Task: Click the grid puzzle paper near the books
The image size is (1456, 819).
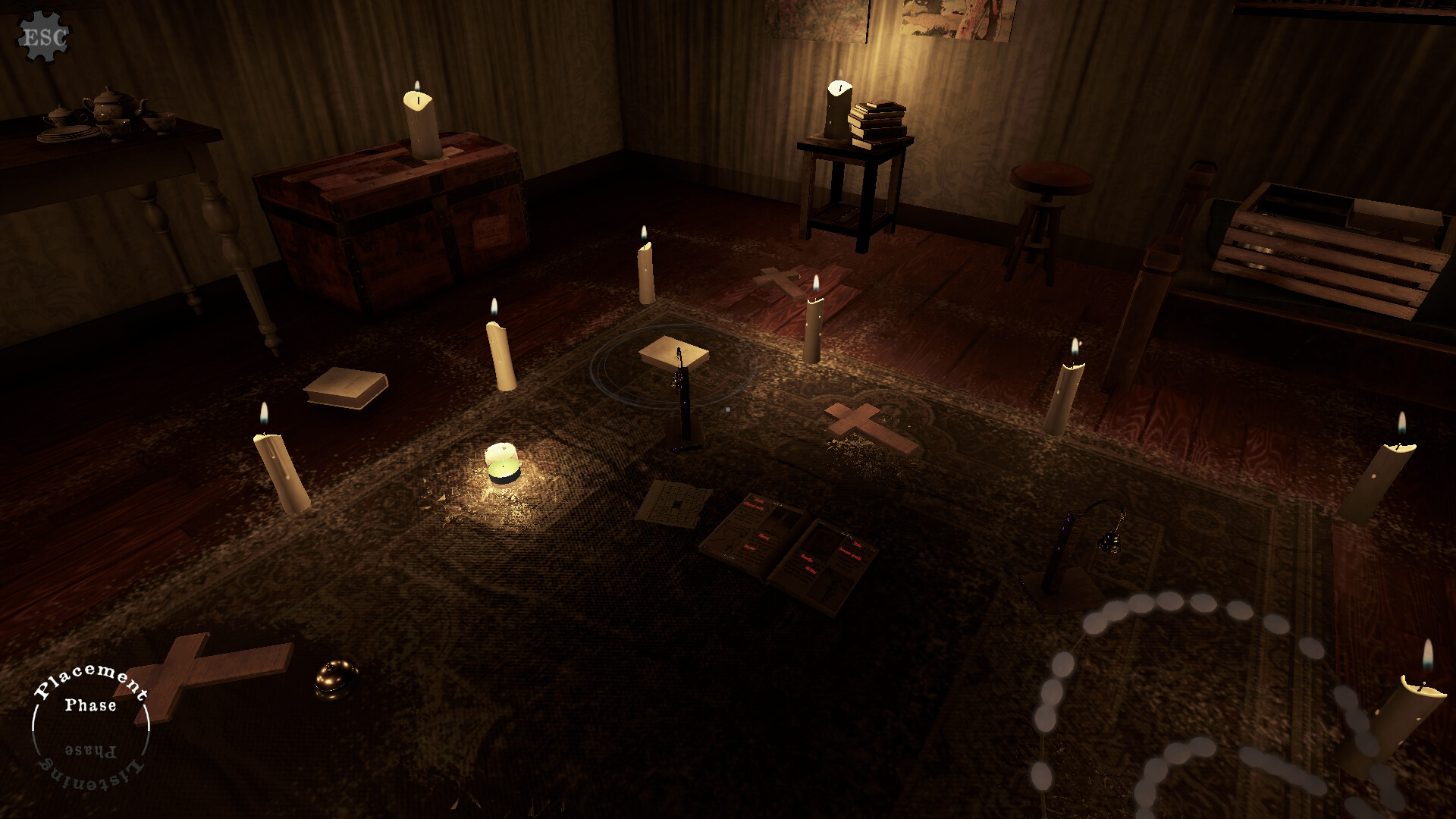Action: (675, 500)
